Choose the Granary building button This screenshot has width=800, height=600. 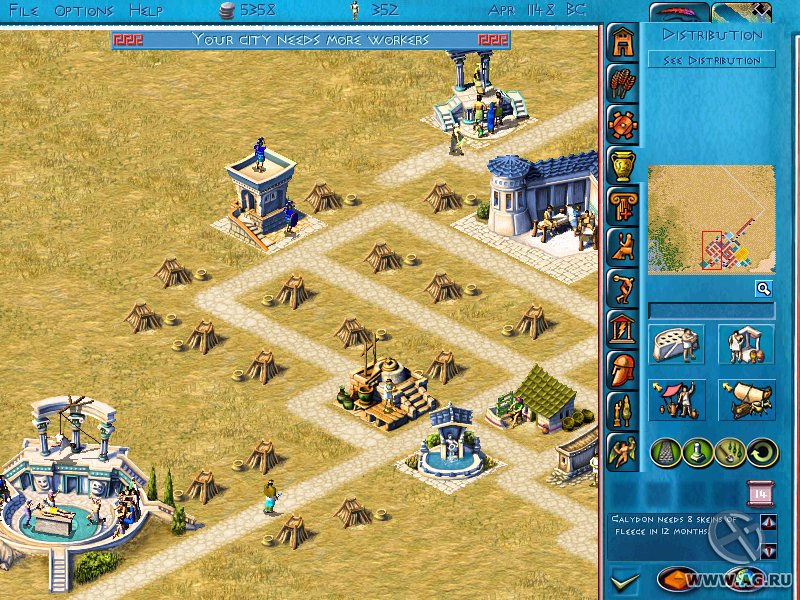pyautogui.click(x=677, y=345)
